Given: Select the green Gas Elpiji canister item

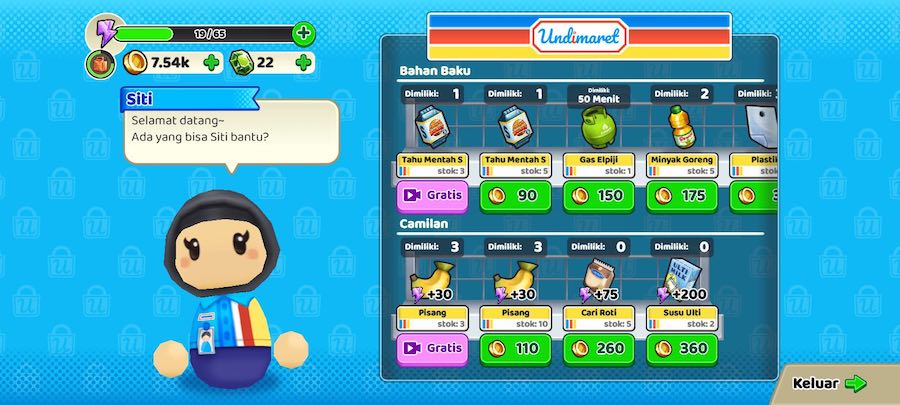Looking at the screenshot, I should pos(599,128).
